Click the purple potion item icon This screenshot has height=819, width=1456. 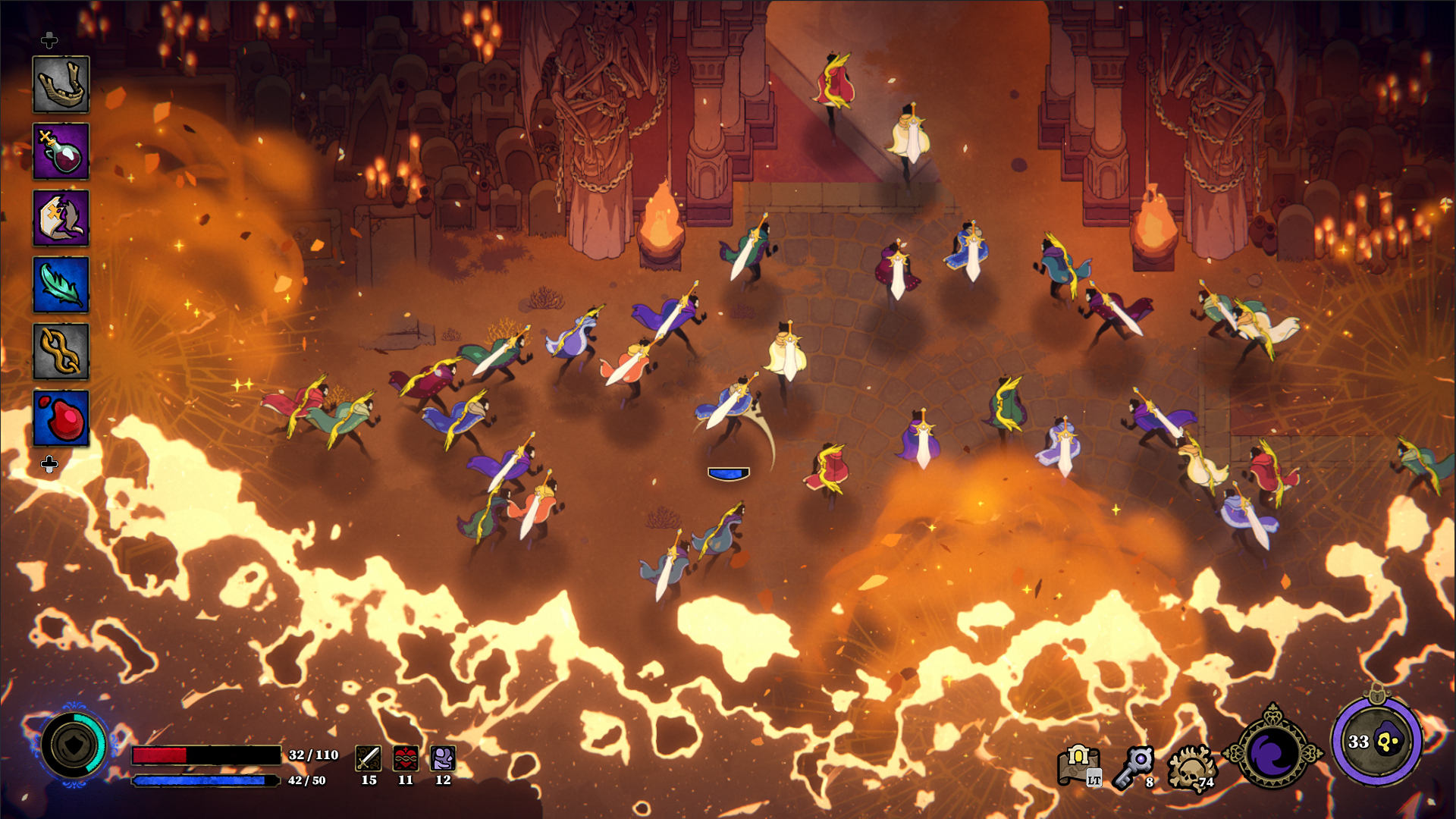(x=62, y=152)
